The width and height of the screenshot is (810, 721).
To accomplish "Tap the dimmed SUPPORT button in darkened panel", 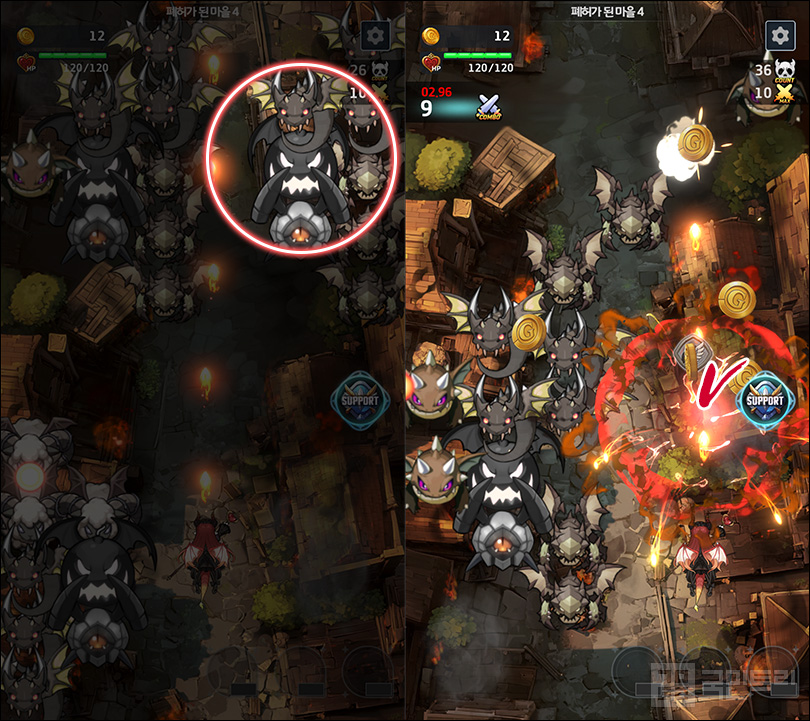I will [x=359, y=401].
